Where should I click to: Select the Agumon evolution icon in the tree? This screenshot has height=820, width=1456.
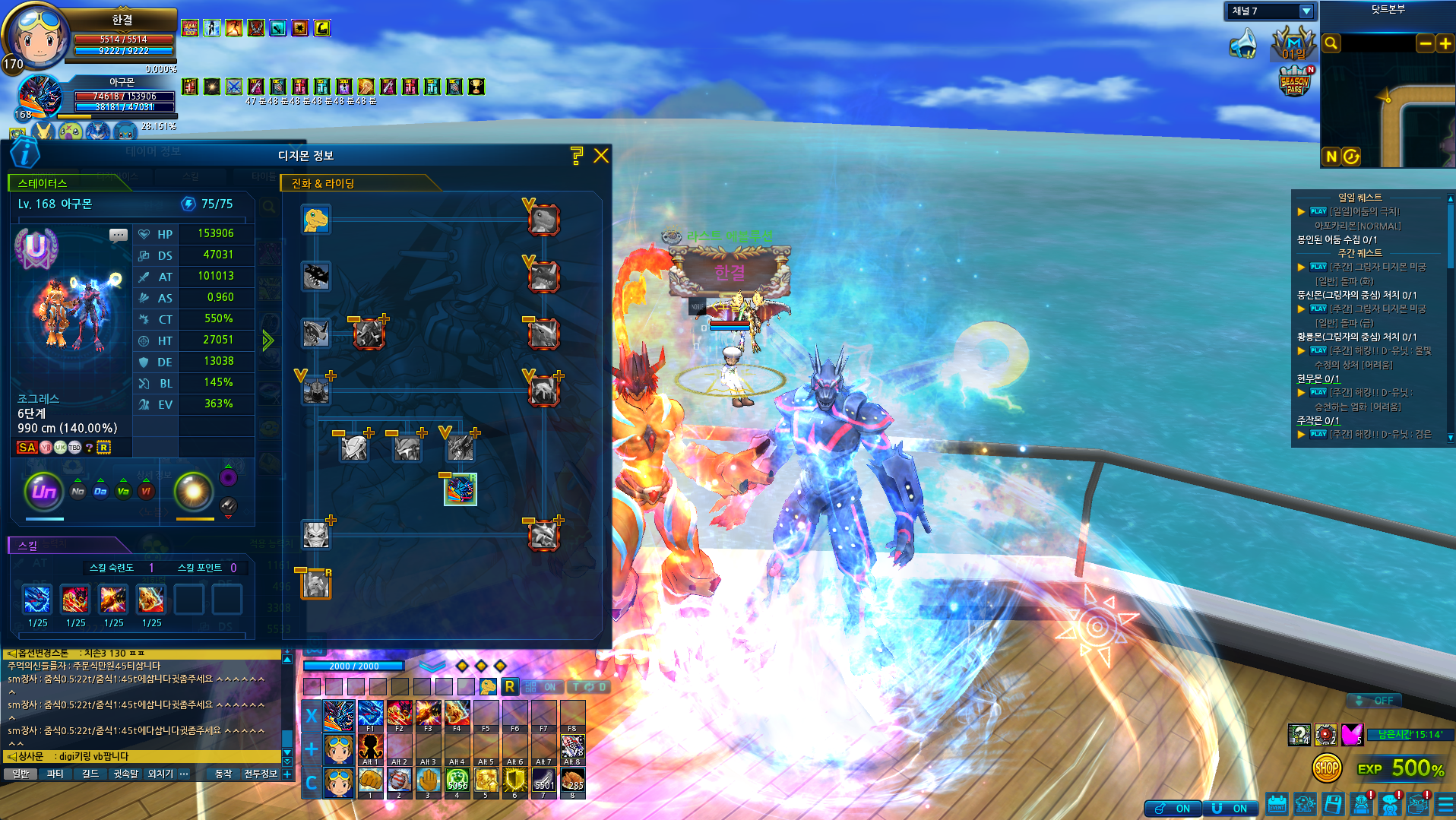click(x=315, y=220)
